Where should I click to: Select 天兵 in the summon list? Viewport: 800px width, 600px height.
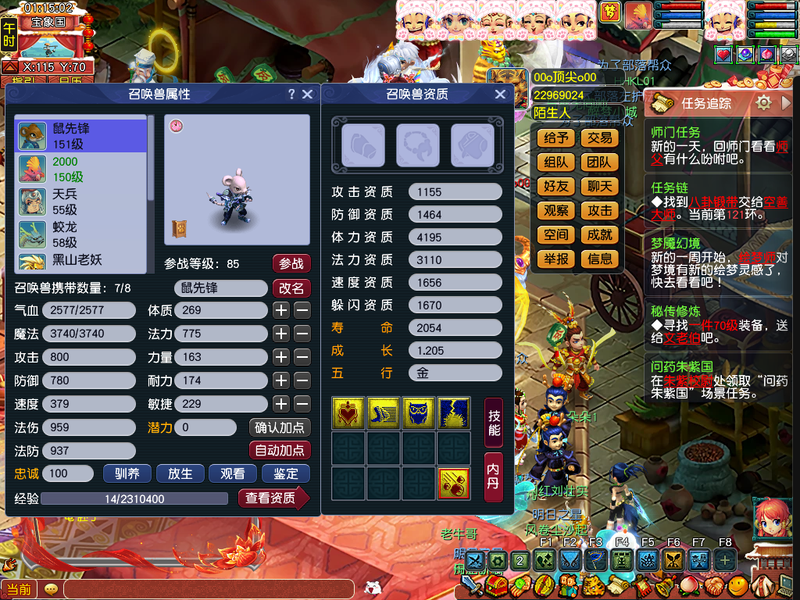click(65, 200)
